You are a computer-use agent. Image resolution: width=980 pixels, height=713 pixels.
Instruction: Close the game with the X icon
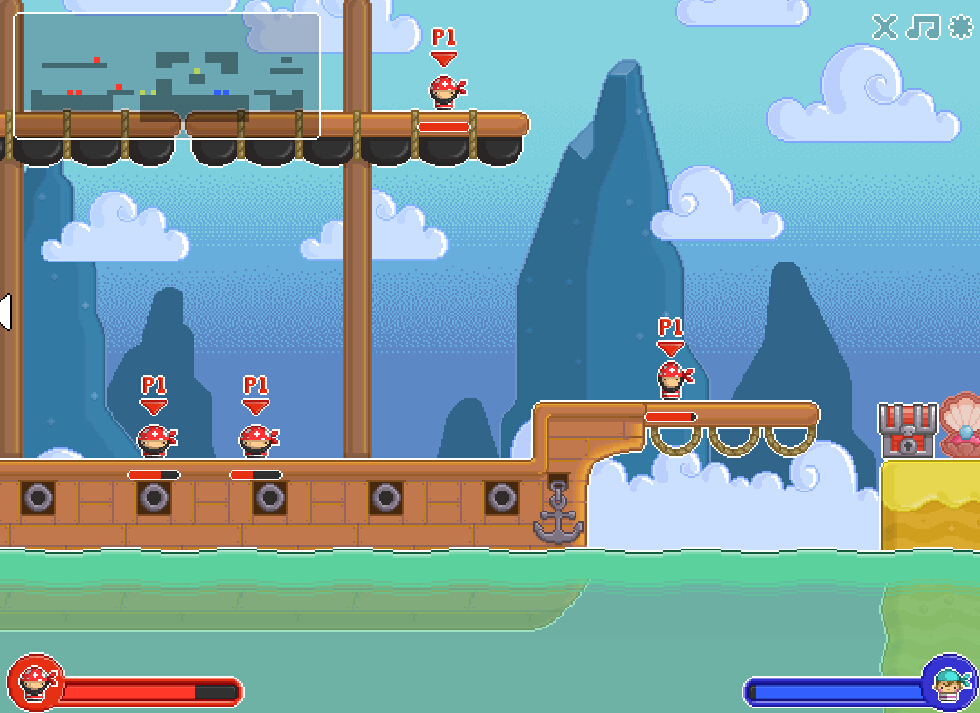click(884, 27)
